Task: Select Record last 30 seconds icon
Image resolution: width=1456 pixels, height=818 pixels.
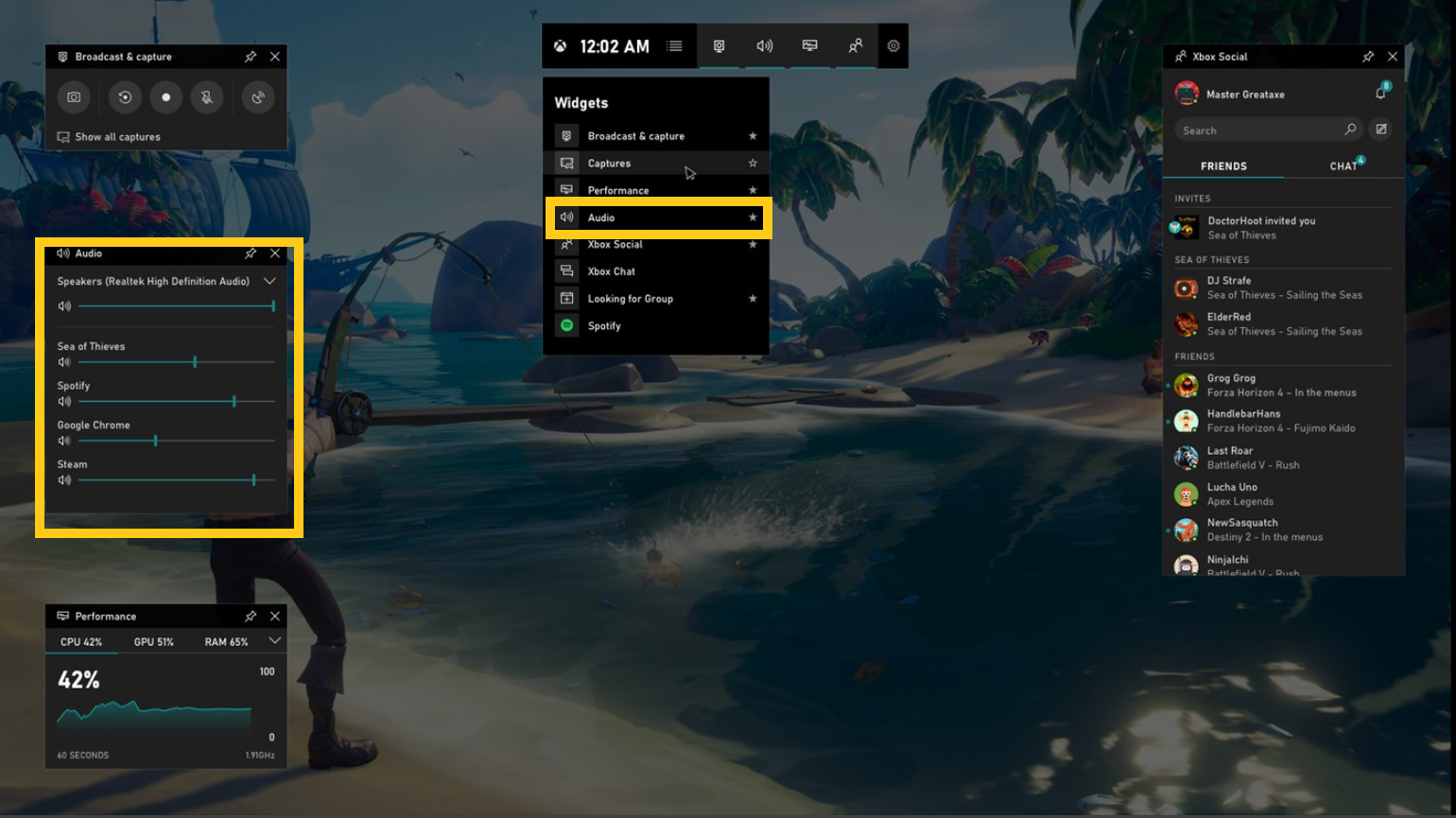Action: (124, 96)
